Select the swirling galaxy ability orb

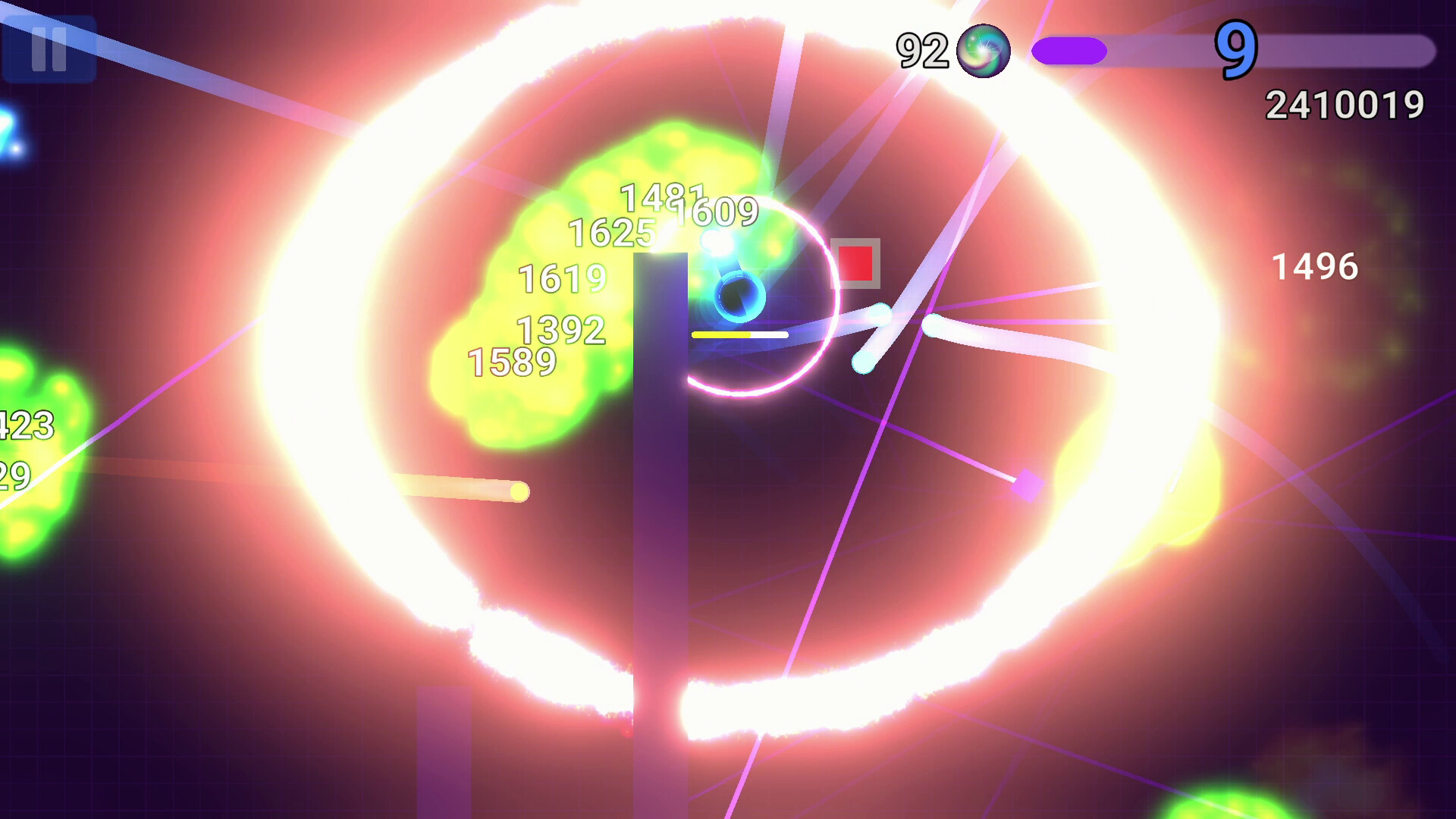pyautogui.click(x=982, y=52)
